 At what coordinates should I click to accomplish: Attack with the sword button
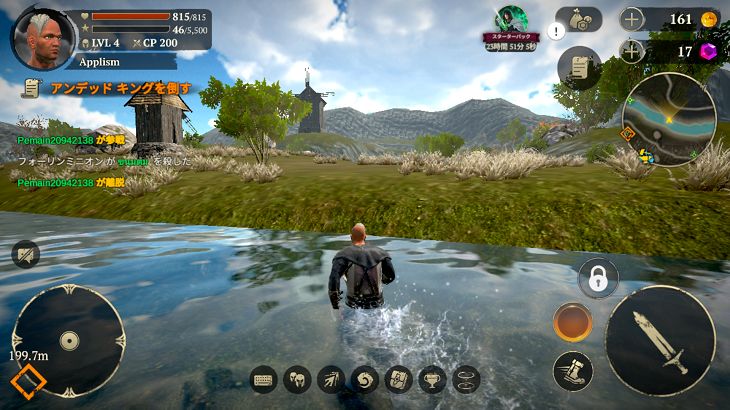tap(660, 340)
